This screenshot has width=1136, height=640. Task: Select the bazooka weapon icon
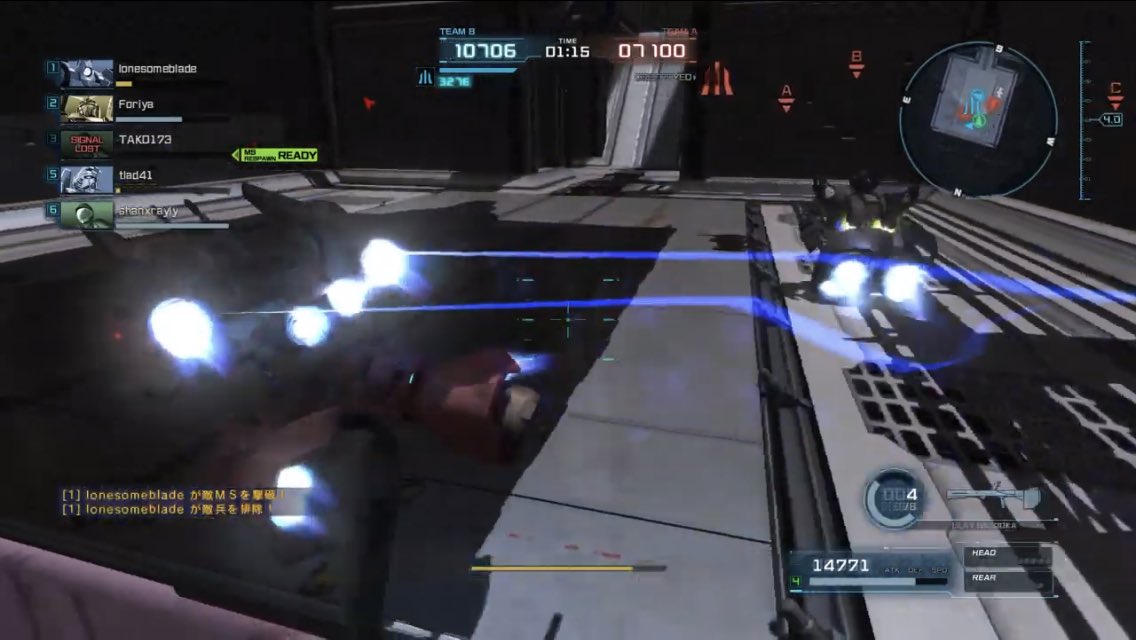tap(993, 497)
